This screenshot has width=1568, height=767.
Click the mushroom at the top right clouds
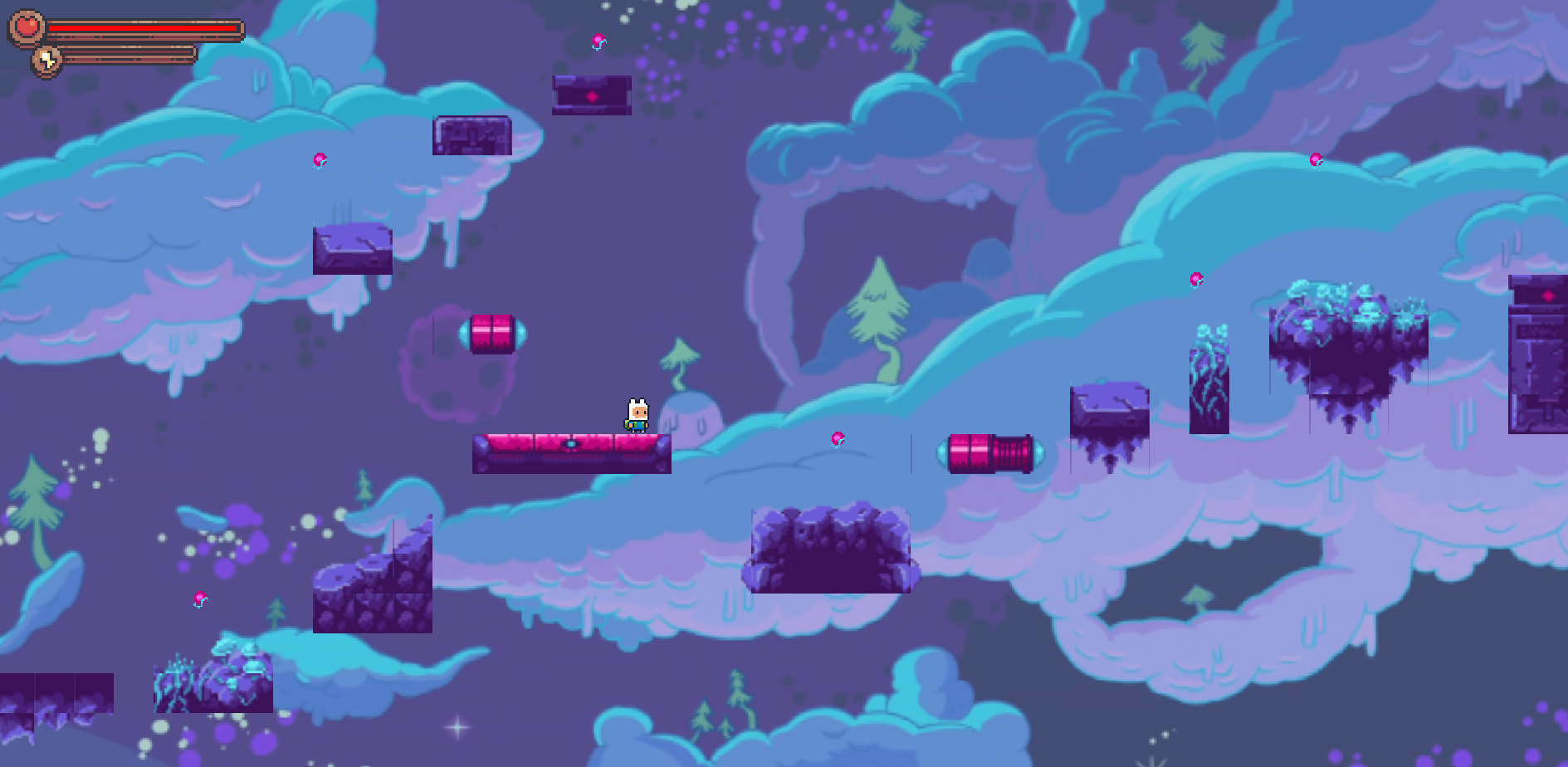click(1316, 160)
